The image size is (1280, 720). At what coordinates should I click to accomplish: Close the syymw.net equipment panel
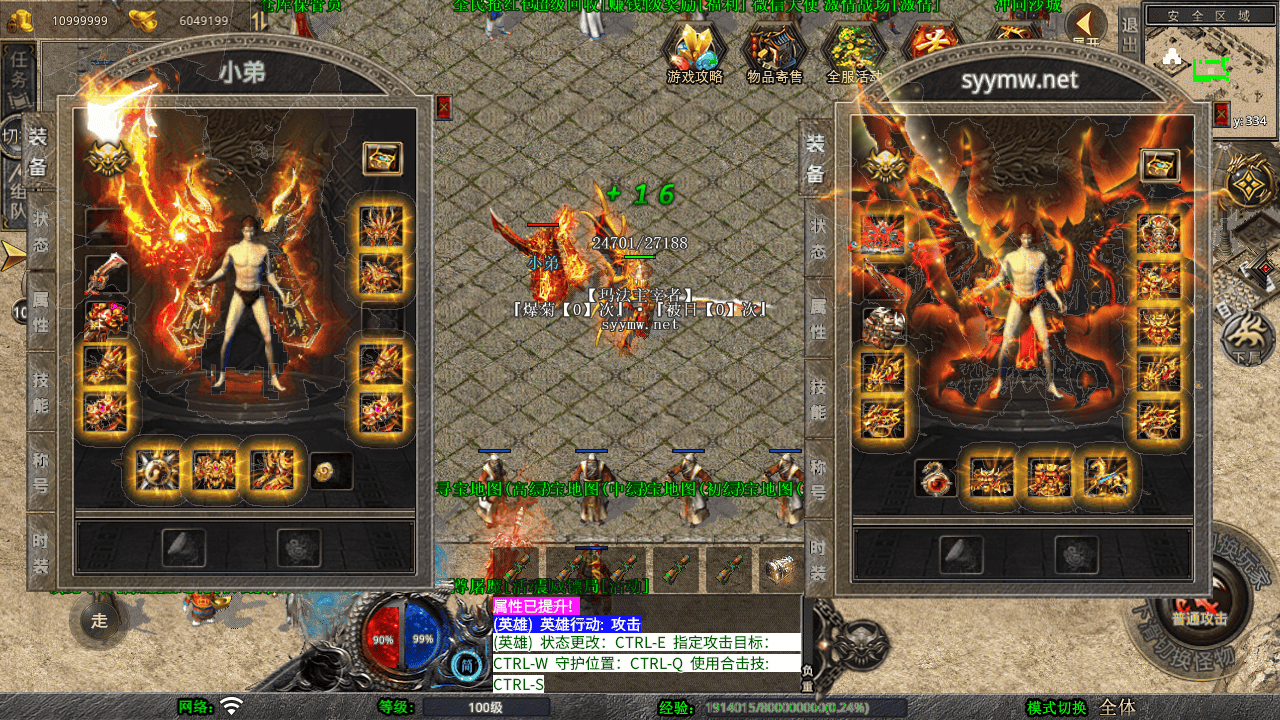tap(1221, 114)
